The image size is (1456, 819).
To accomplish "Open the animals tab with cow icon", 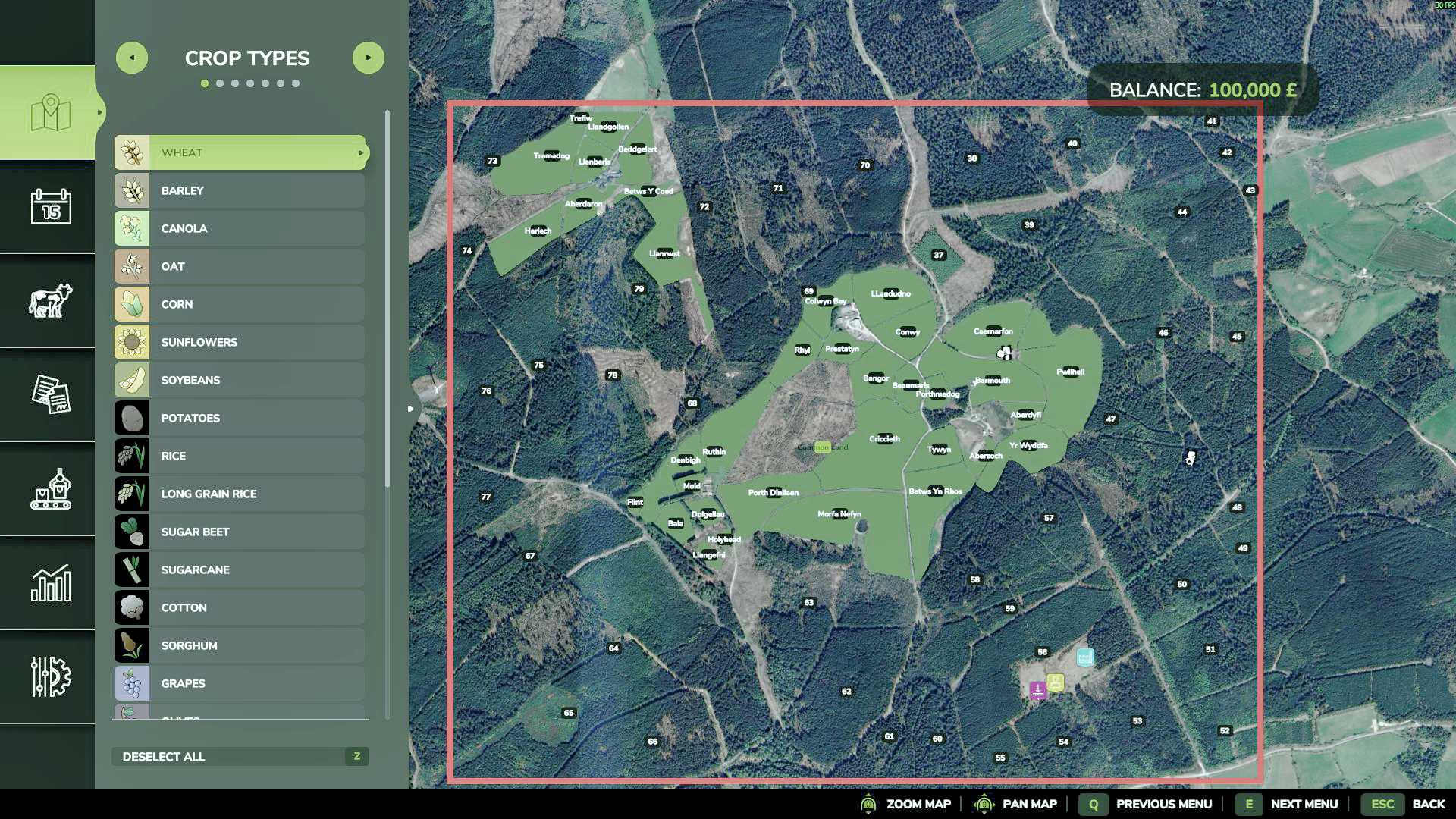I will (51, 300).
